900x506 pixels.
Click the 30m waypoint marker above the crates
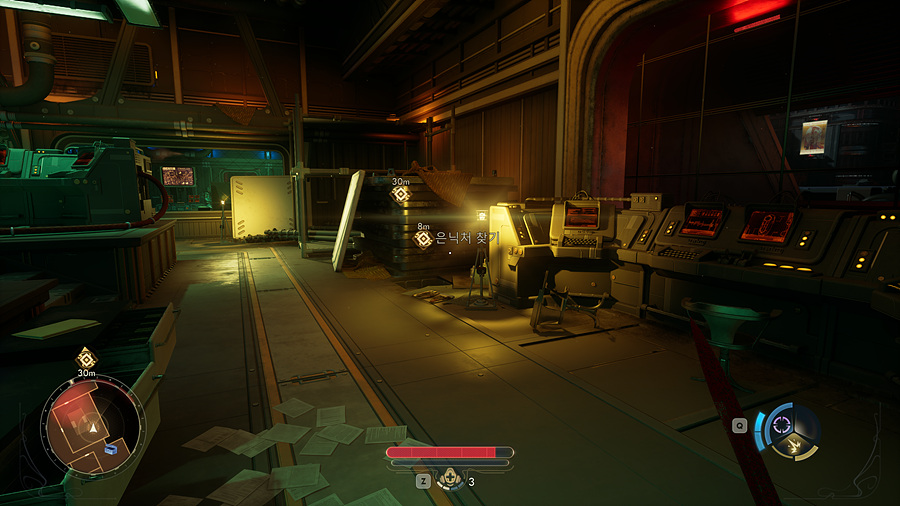coord(400,195)
